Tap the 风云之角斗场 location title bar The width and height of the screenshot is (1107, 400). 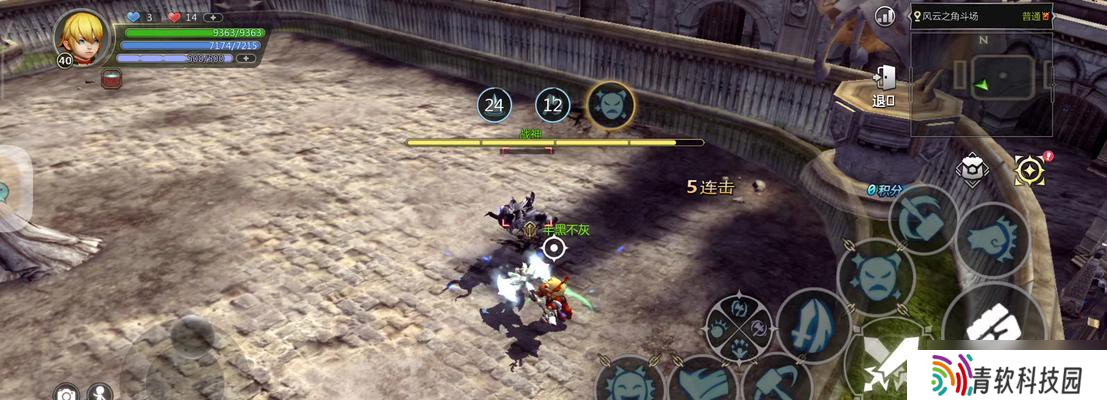(980, 16)
